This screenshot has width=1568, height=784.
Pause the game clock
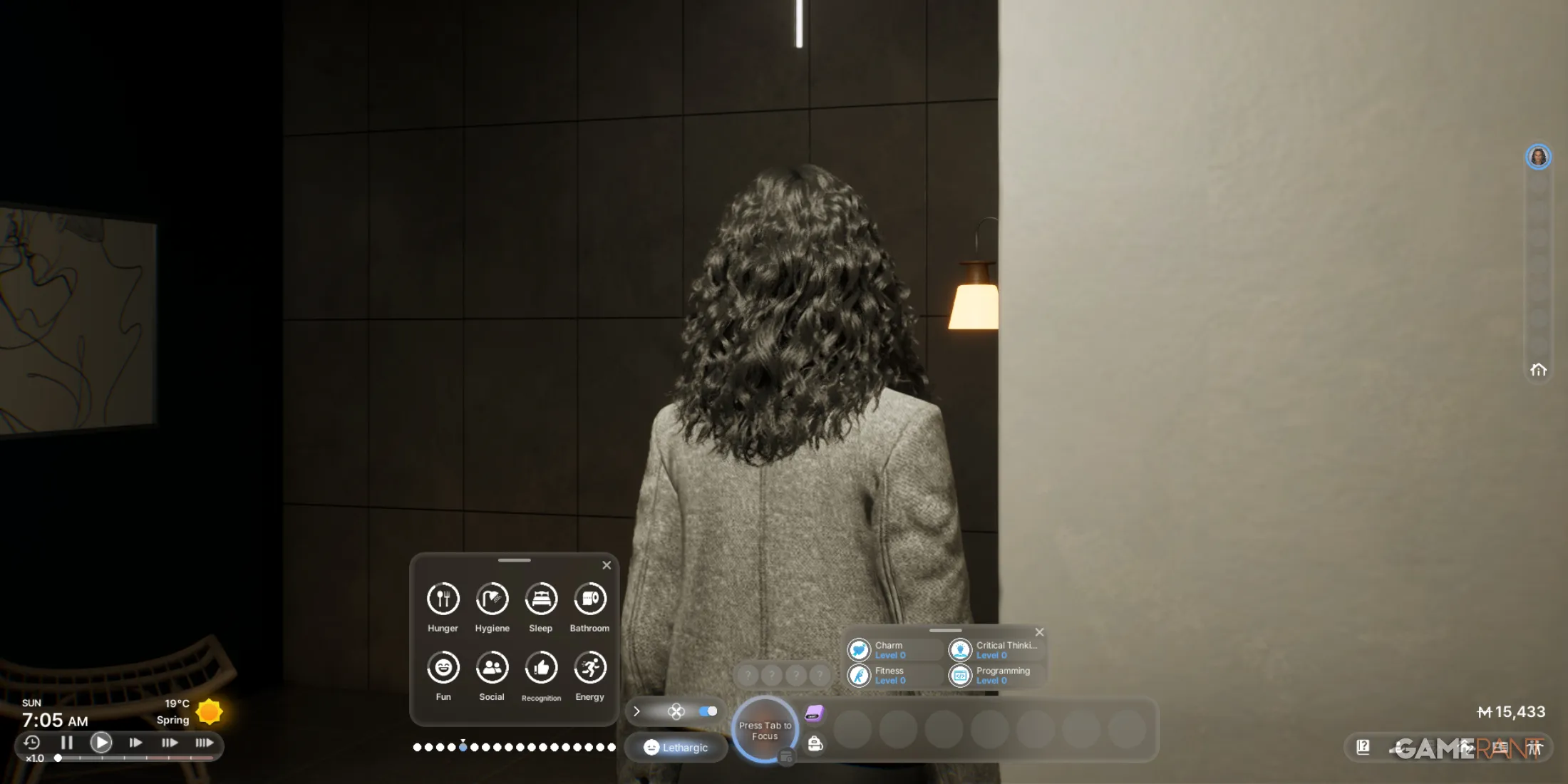pos(68,743)
